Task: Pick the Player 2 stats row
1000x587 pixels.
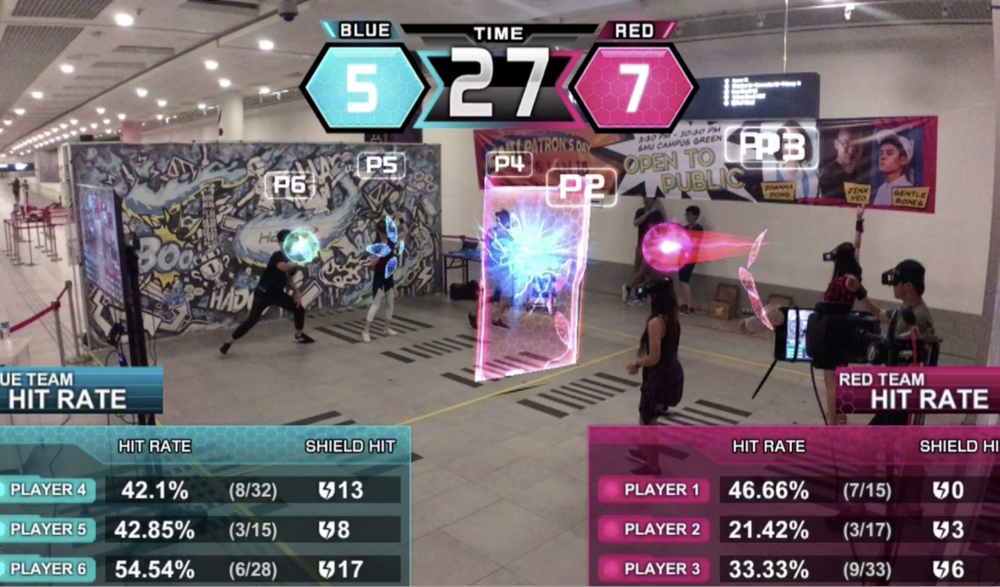Action: 790,529
